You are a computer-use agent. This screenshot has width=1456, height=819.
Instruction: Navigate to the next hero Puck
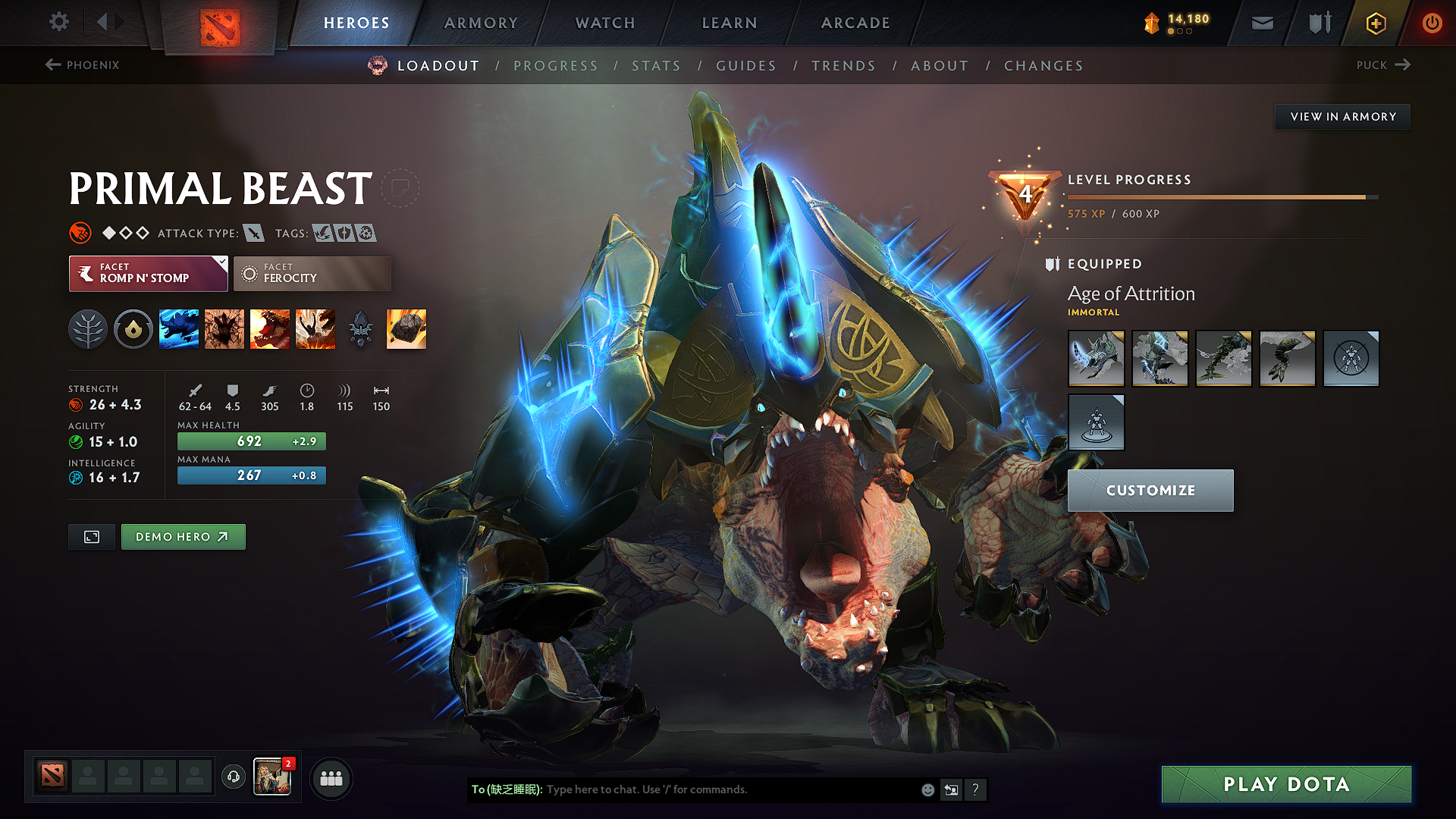click(1383, 65)
